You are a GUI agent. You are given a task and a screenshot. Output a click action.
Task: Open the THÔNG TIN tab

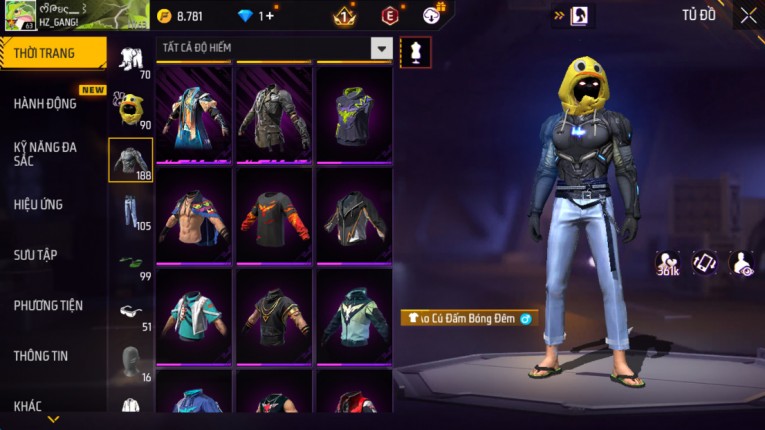41,355
